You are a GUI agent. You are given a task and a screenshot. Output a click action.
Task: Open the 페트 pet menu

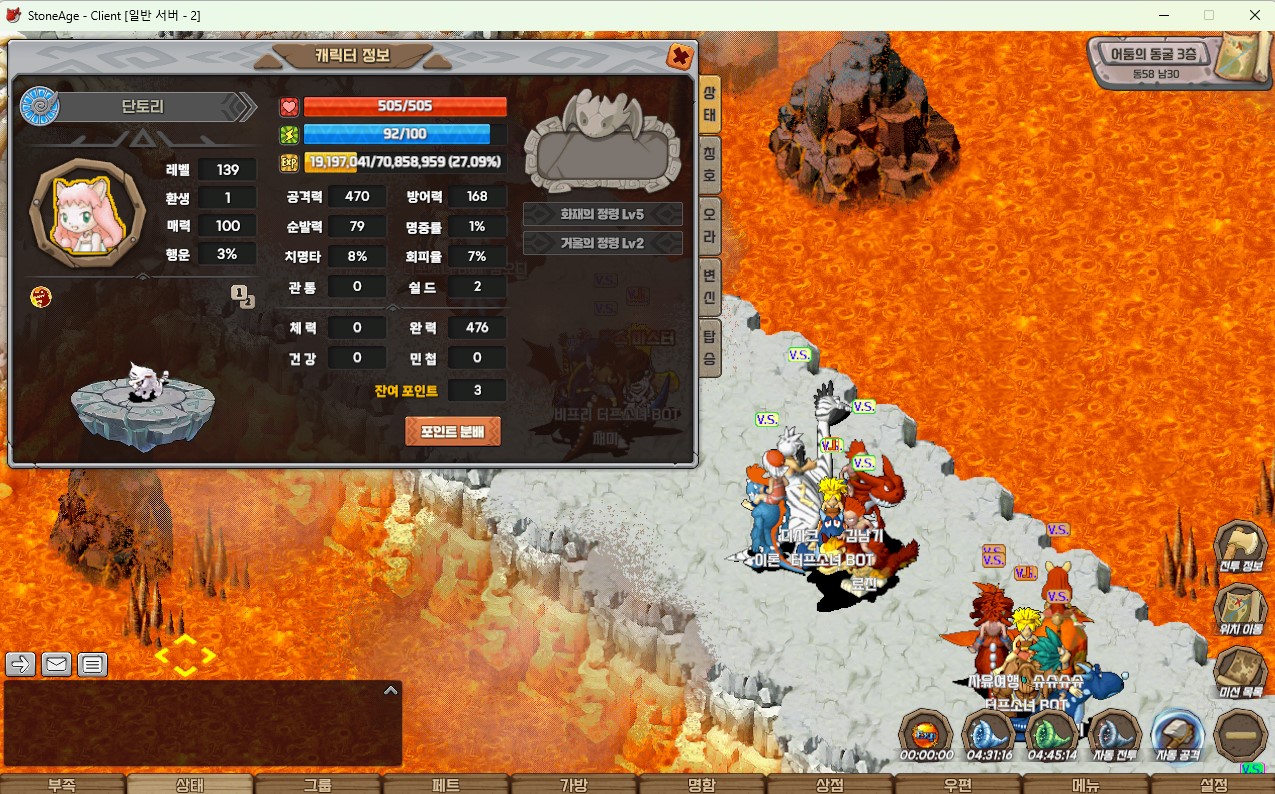click(446, 784)
